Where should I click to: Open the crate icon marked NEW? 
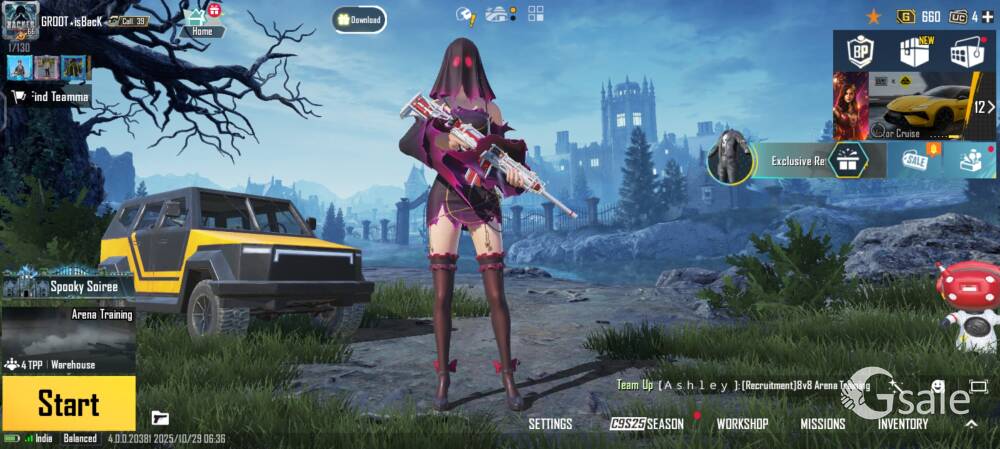click(x=914, y=51)
